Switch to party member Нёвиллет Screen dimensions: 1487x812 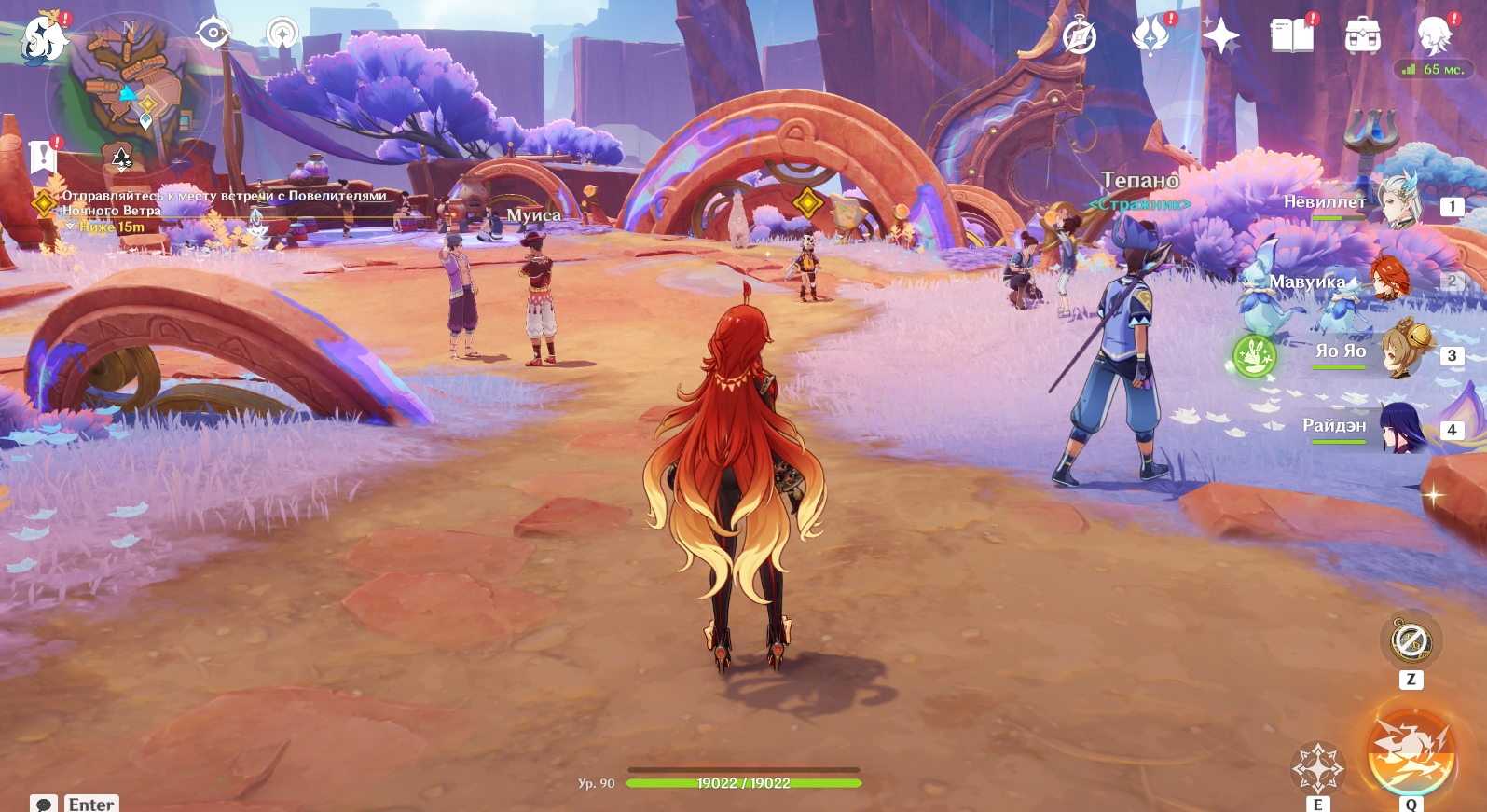pos(1398,202)
